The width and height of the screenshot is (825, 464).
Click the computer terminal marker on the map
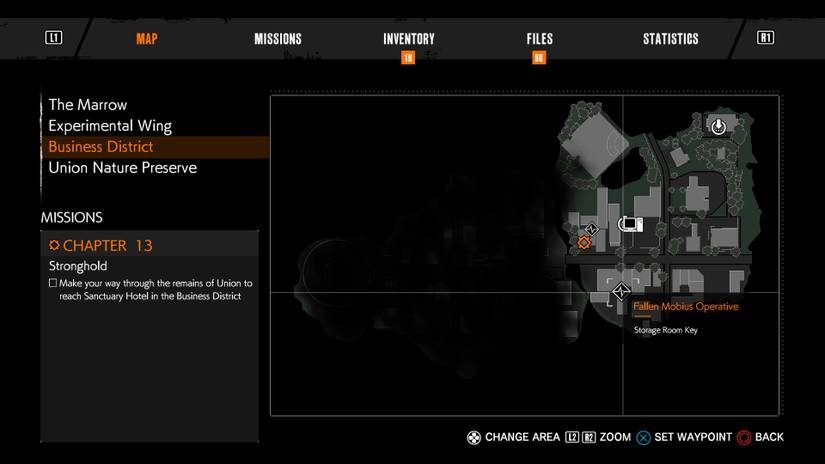pyautogui.click(x=630, y=223)
